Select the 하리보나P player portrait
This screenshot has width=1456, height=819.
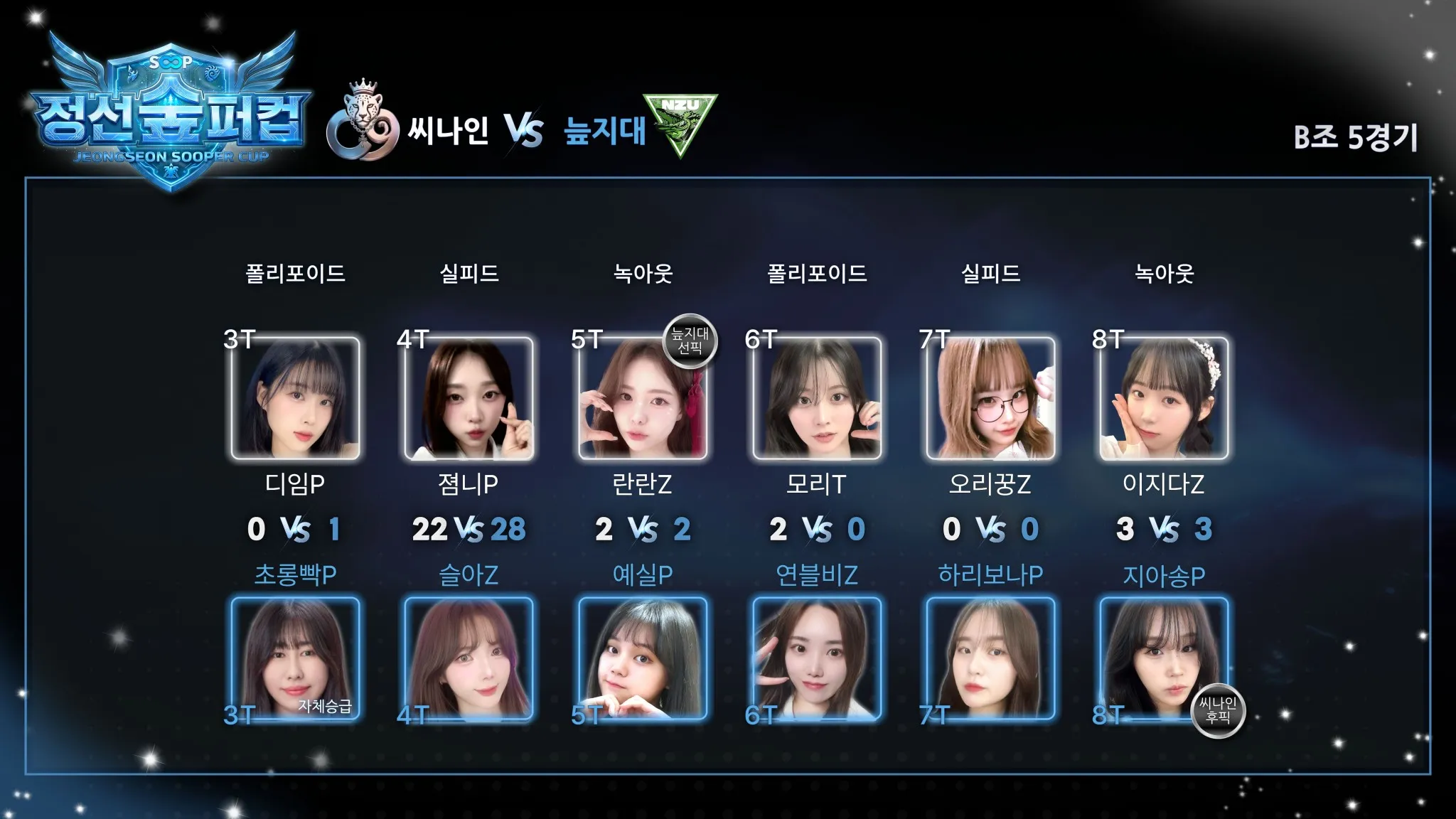[990, 658]
